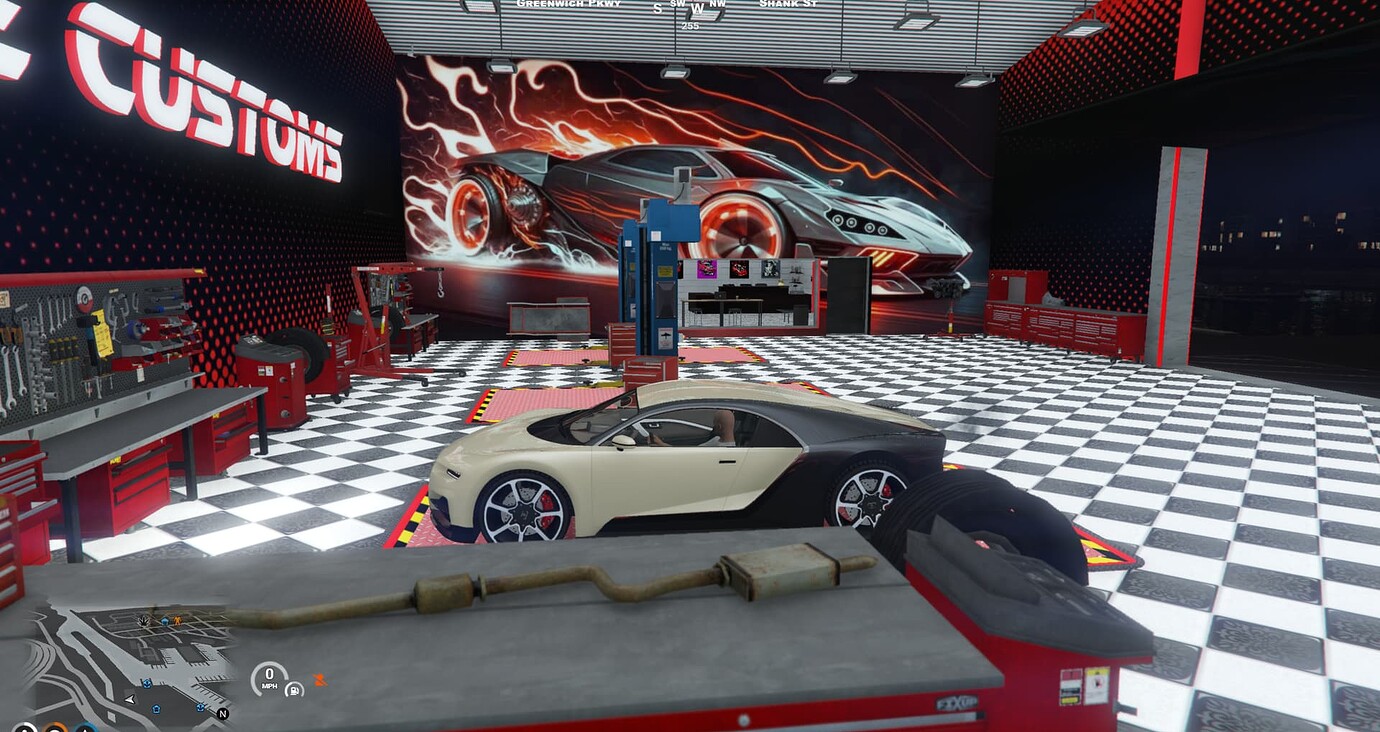
Task: Toggle the orange seatbelt warning indicator
Action: (320, 678)
